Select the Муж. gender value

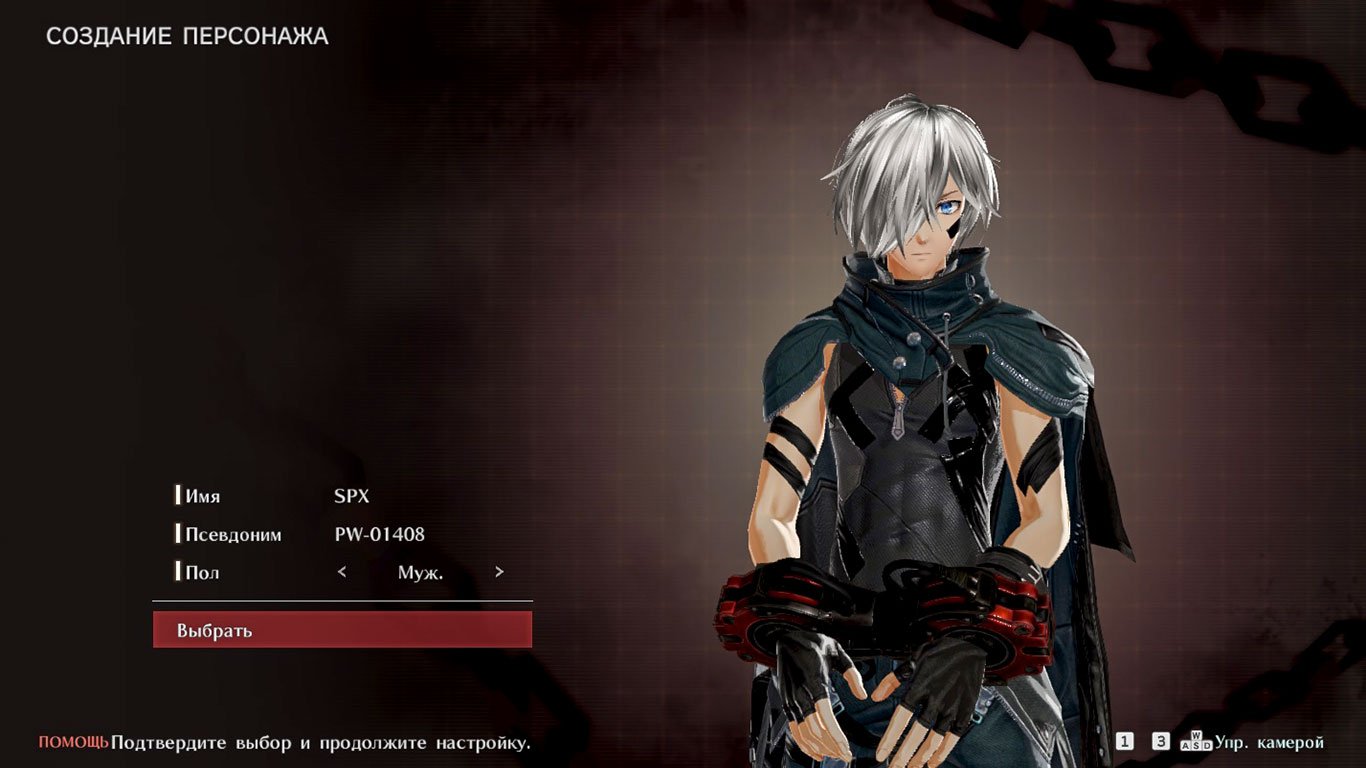[x=420, y=572]
